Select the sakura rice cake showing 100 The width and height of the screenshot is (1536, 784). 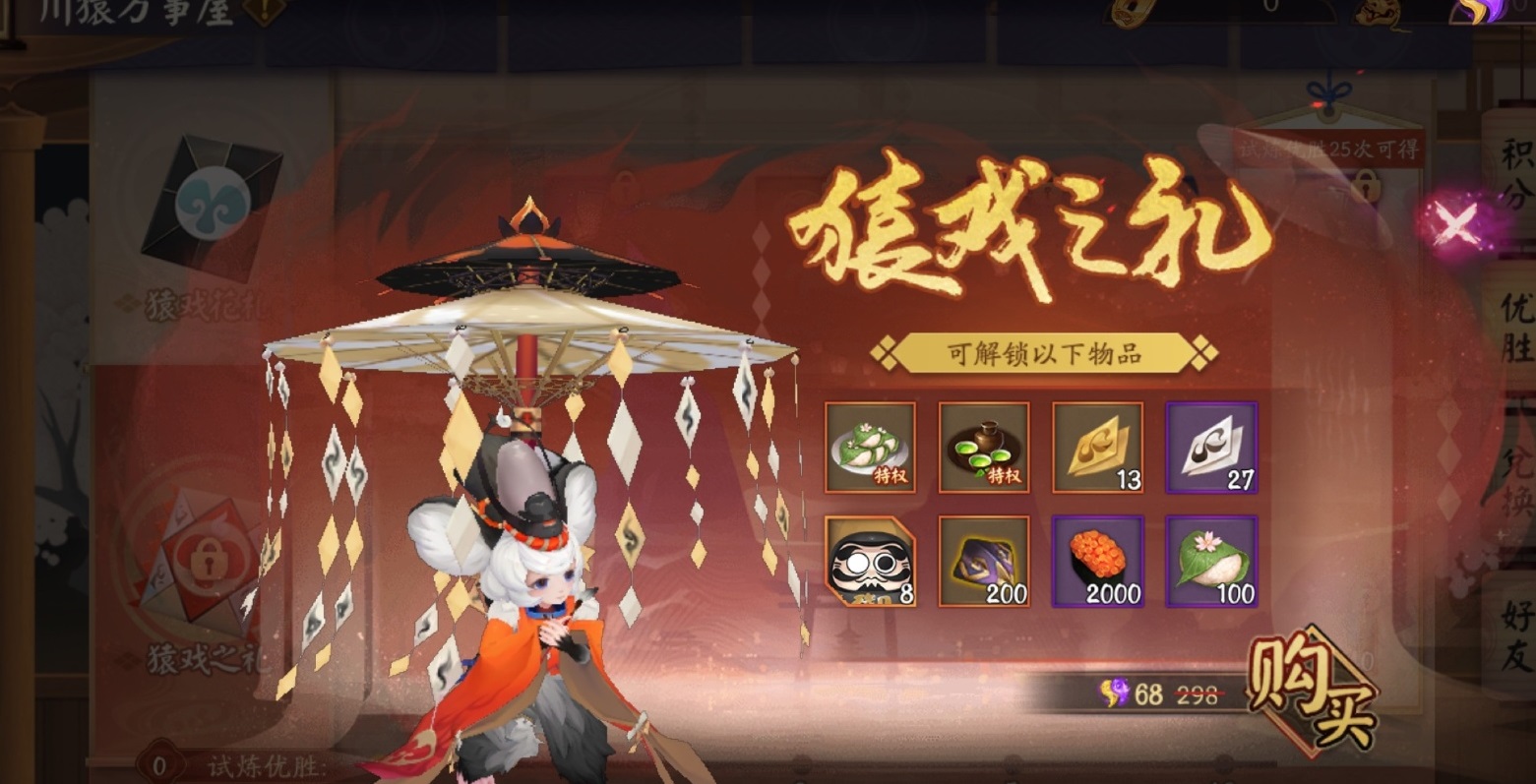(x=1210, y=561)
